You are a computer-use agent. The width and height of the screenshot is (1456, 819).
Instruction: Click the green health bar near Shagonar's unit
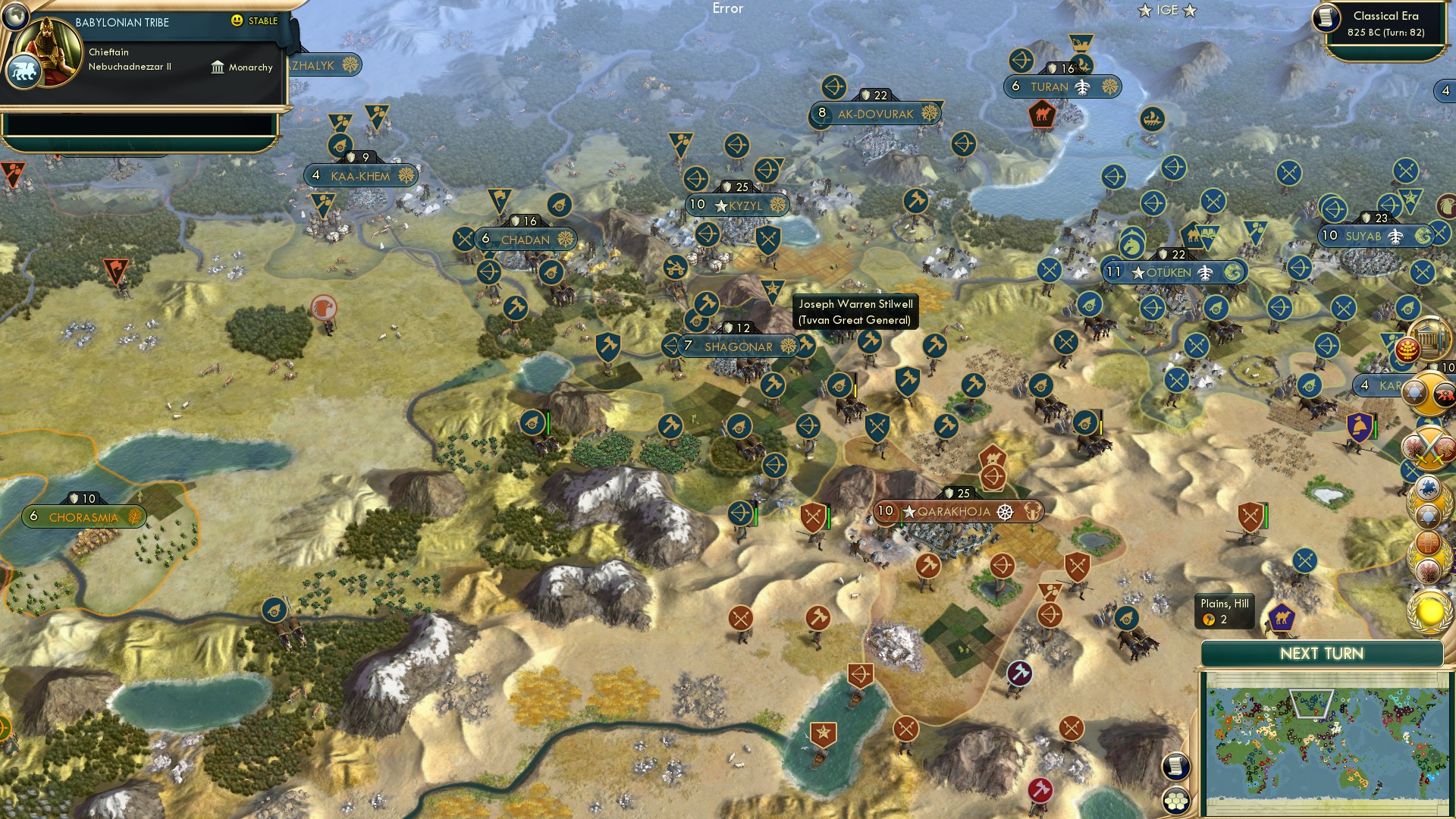pos(548,423)
